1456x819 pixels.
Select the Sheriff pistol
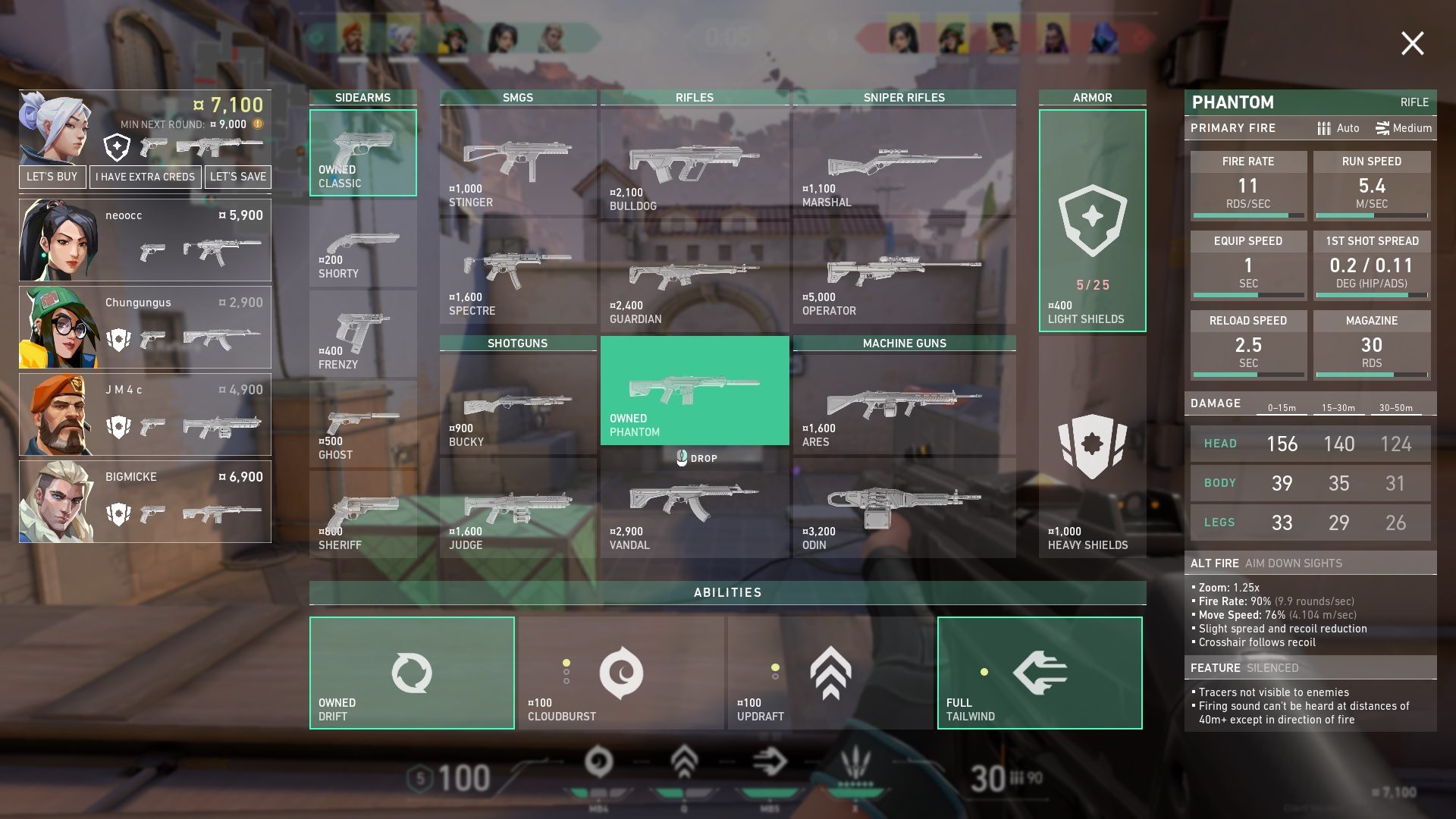click(x=362, y=512)
